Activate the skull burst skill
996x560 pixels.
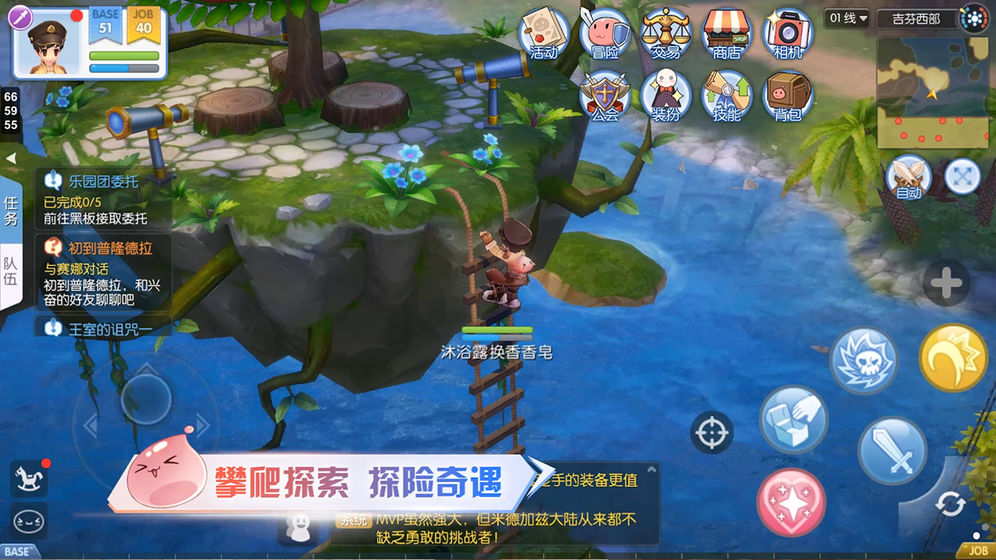coord(864,360)
